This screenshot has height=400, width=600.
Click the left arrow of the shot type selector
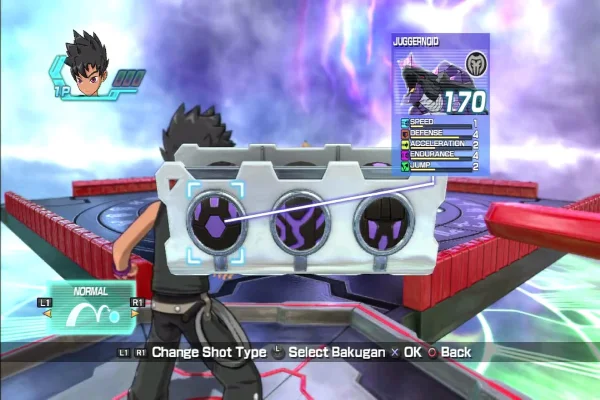click(x=46, y=313)
